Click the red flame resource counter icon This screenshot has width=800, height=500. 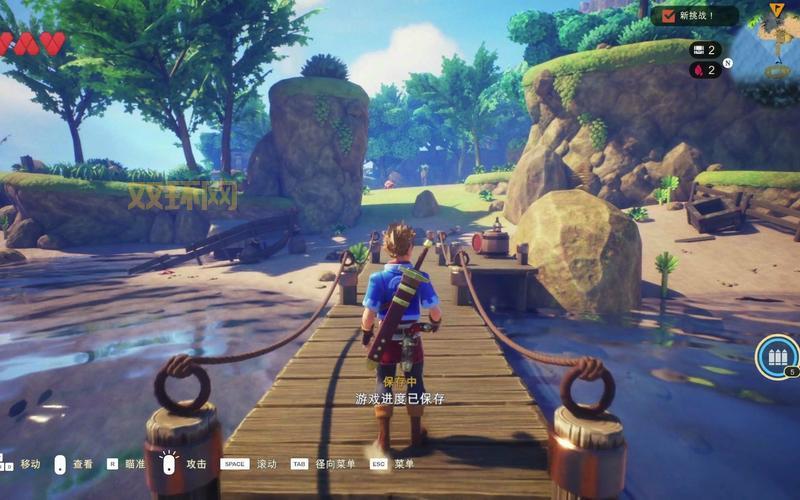click(697, 70)
